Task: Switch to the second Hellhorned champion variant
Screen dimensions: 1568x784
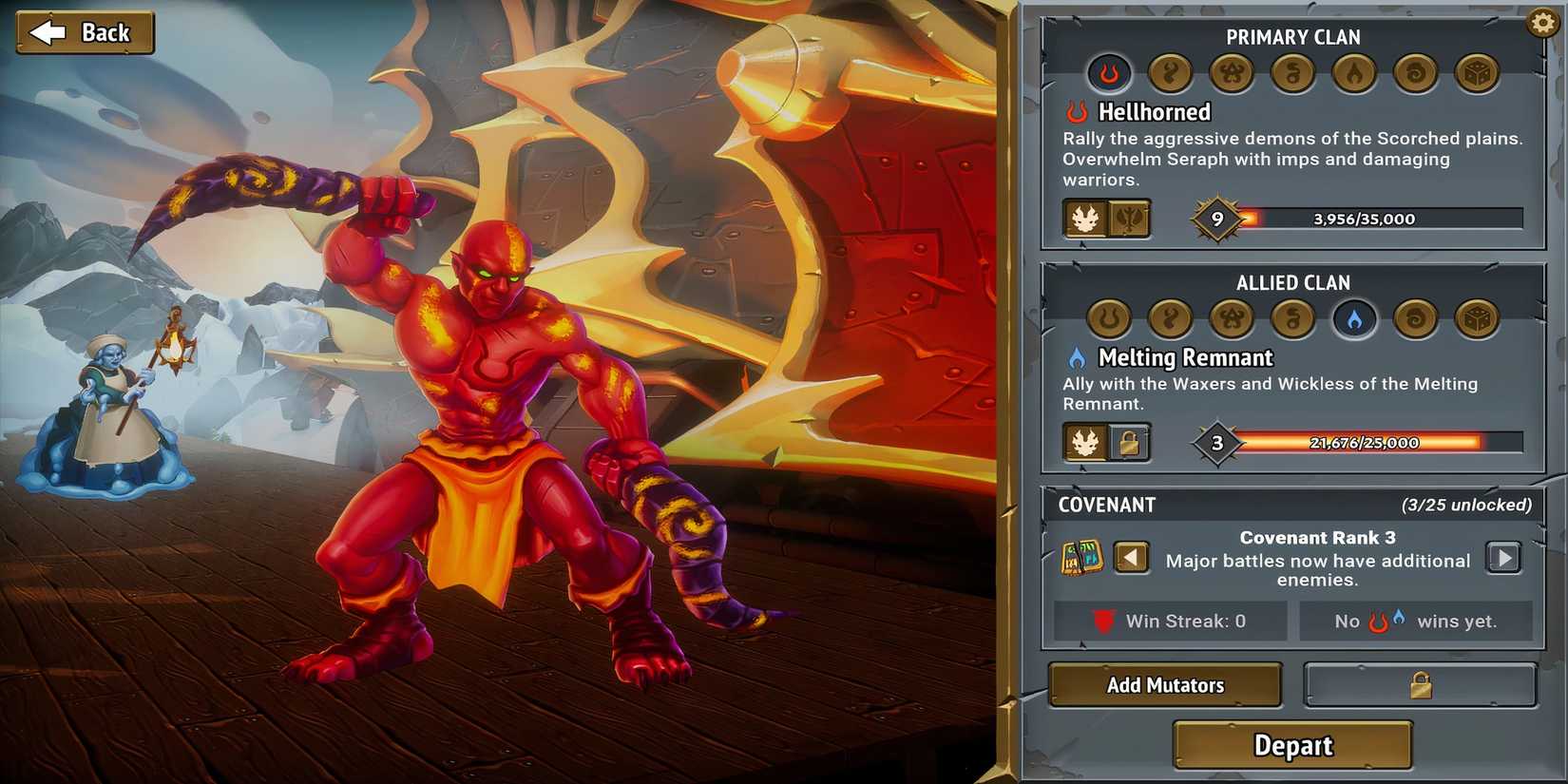Action: point(1129,220)
